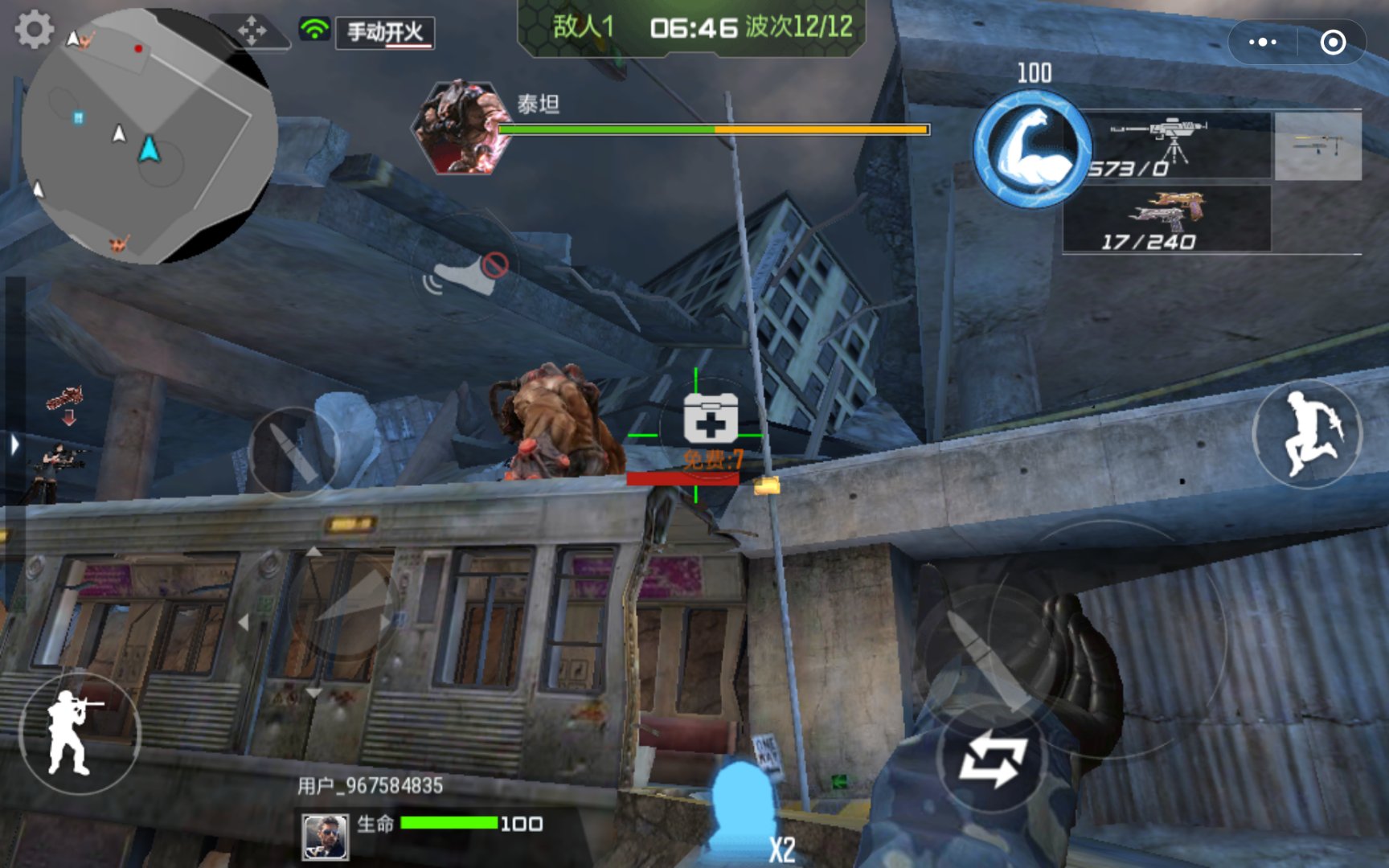Toggle the 手动开火 manual fire mode

tap(385, 33)
